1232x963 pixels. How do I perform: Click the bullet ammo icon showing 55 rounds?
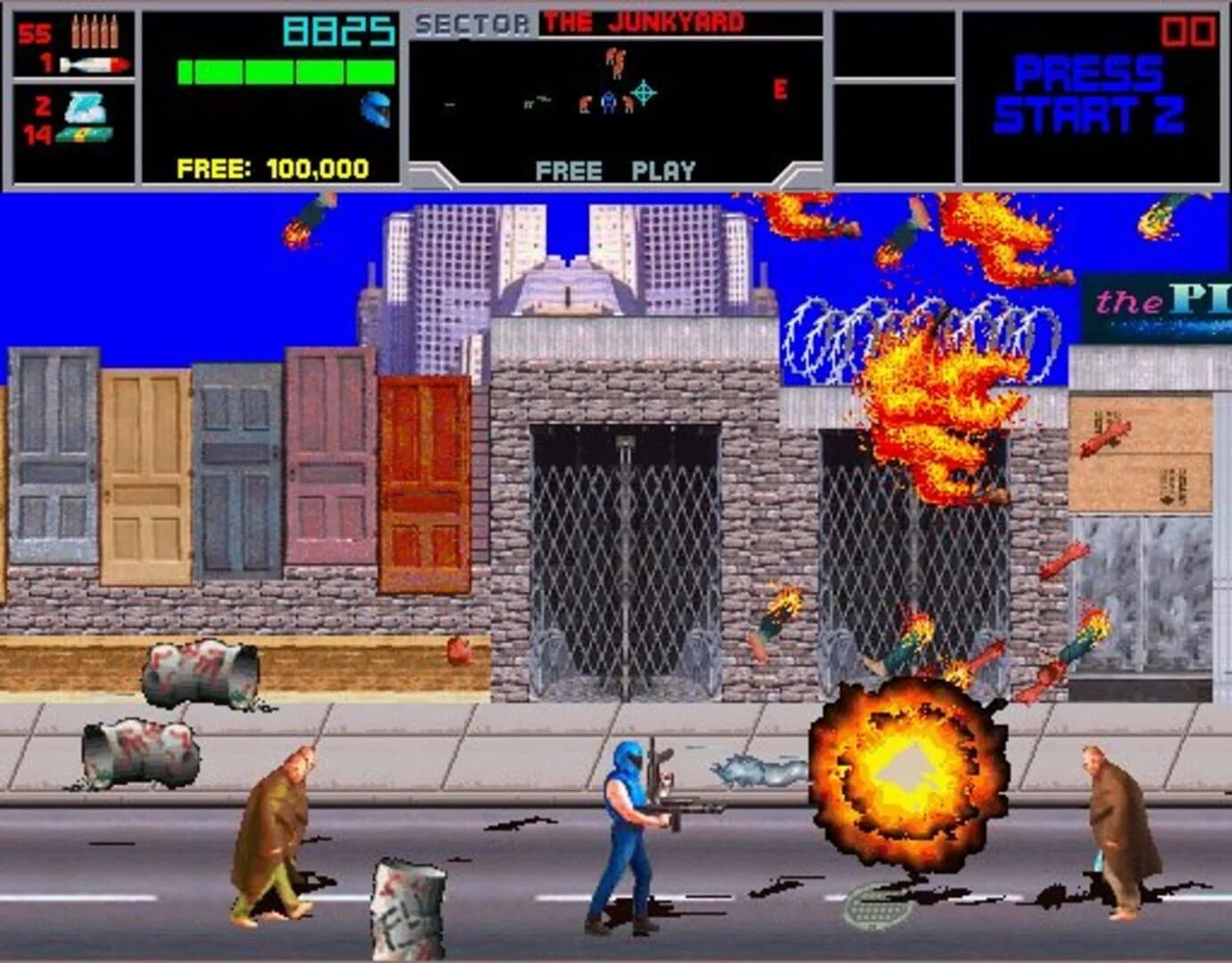[x=96, y=34]
